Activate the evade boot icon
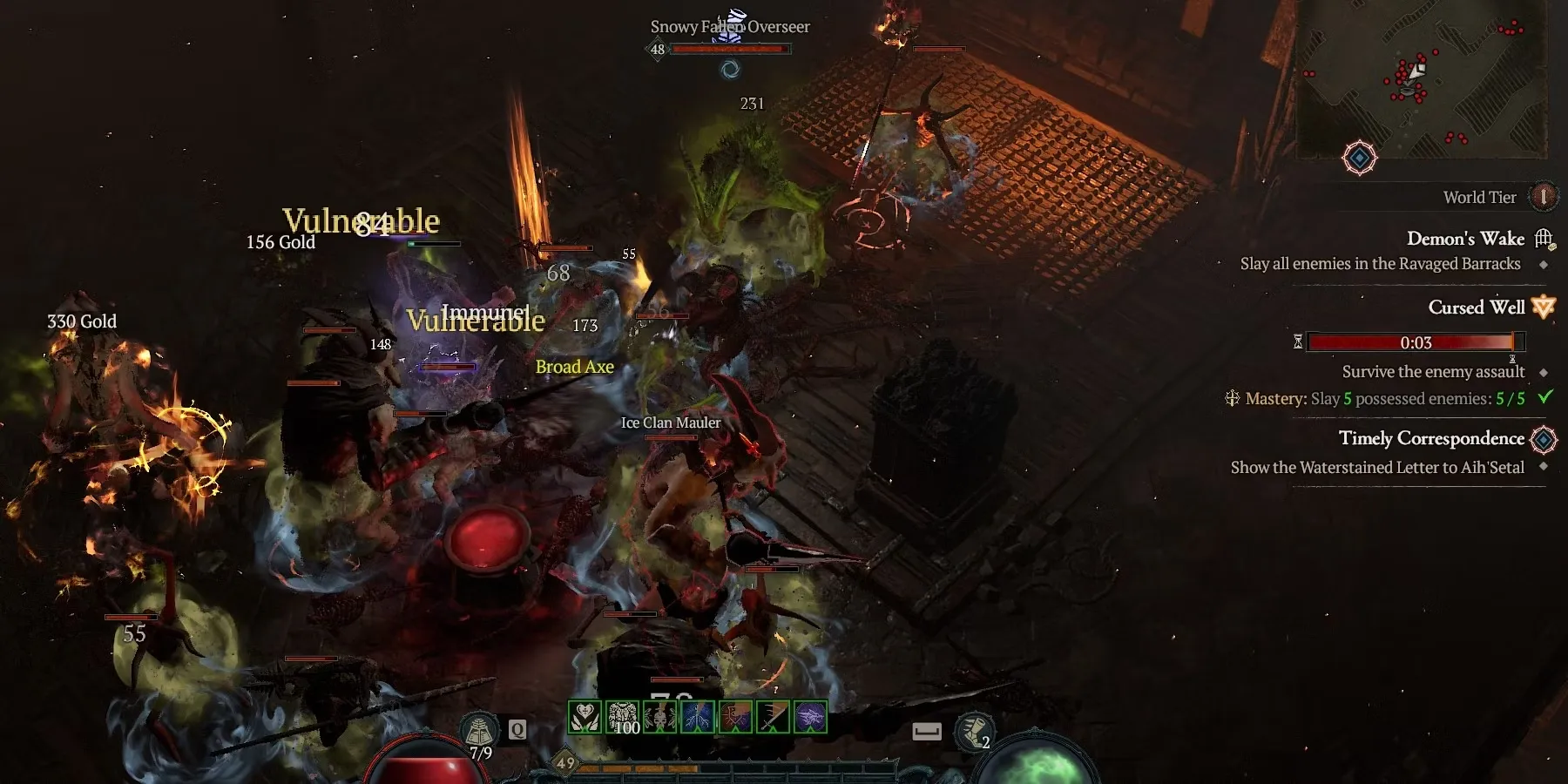This screenshot has width=1568, height=784. pyautogui.click(x=973, y=732)
